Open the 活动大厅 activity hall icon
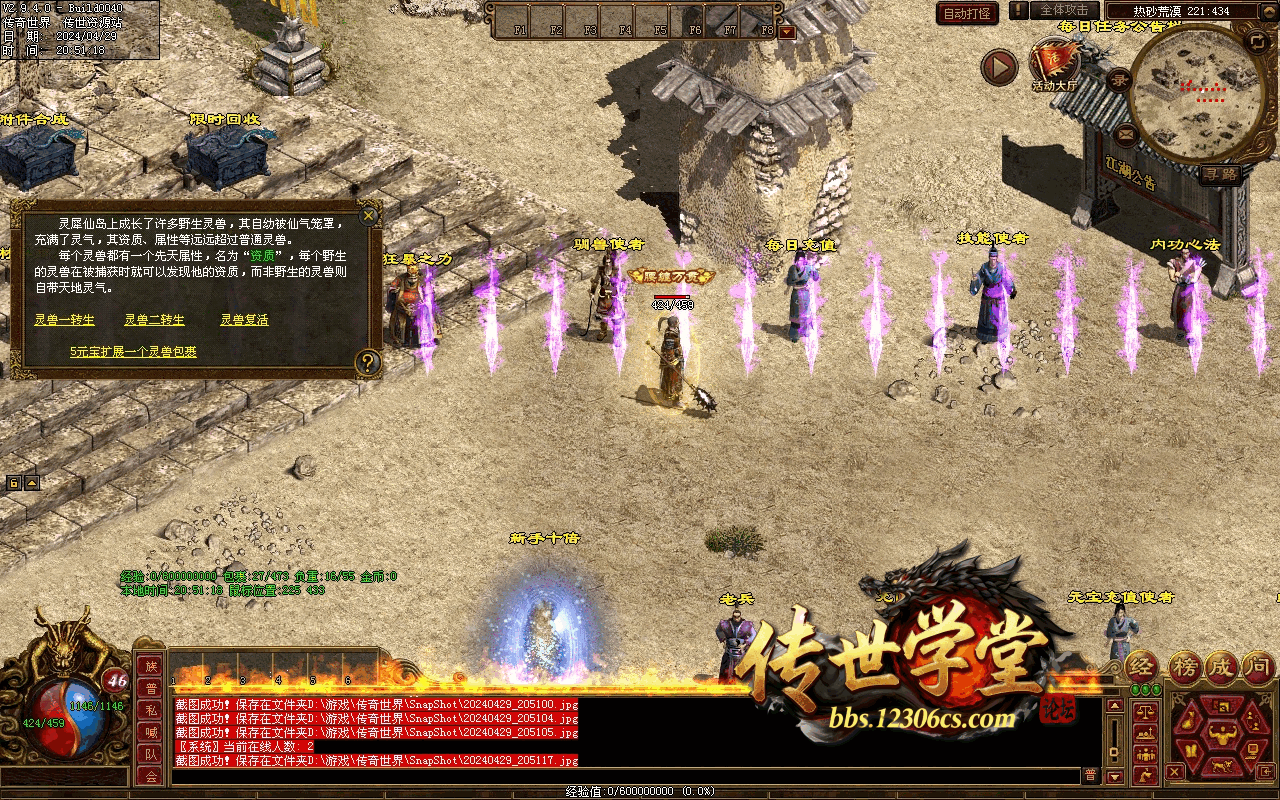 pos(1054,65)
